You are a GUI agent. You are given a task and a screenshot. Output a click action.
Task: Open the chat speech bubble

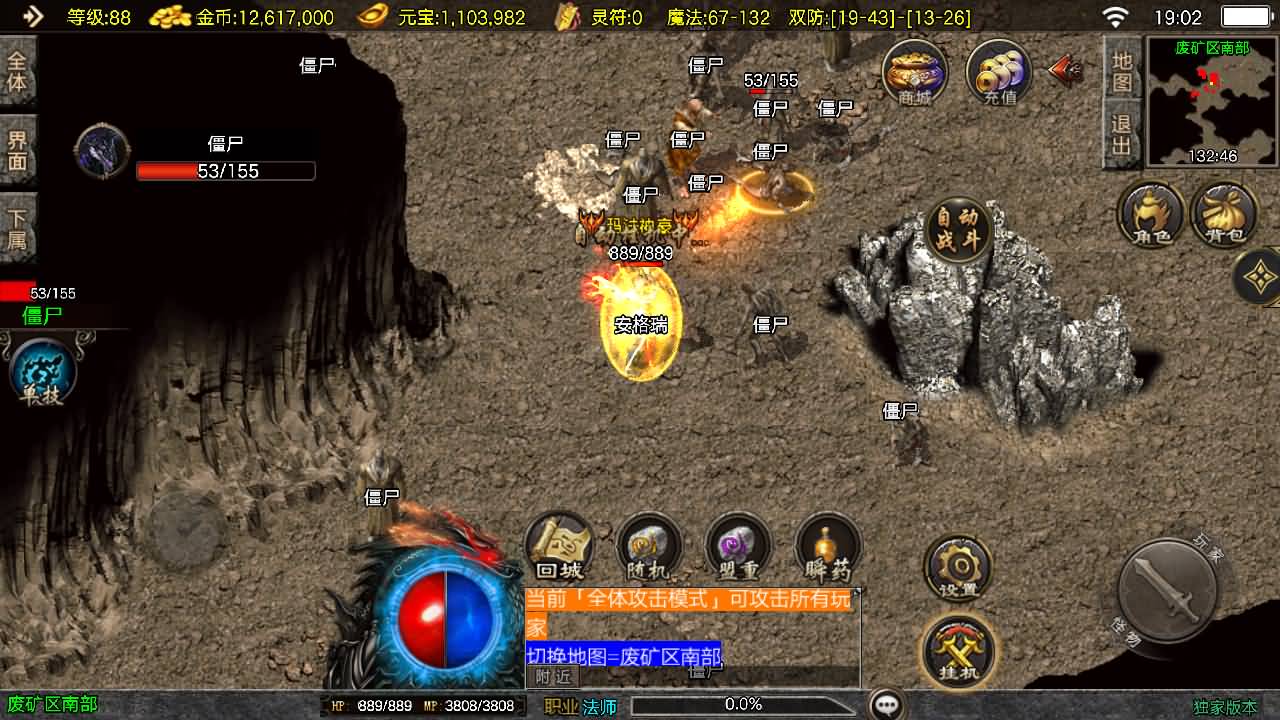click(886, 704)
